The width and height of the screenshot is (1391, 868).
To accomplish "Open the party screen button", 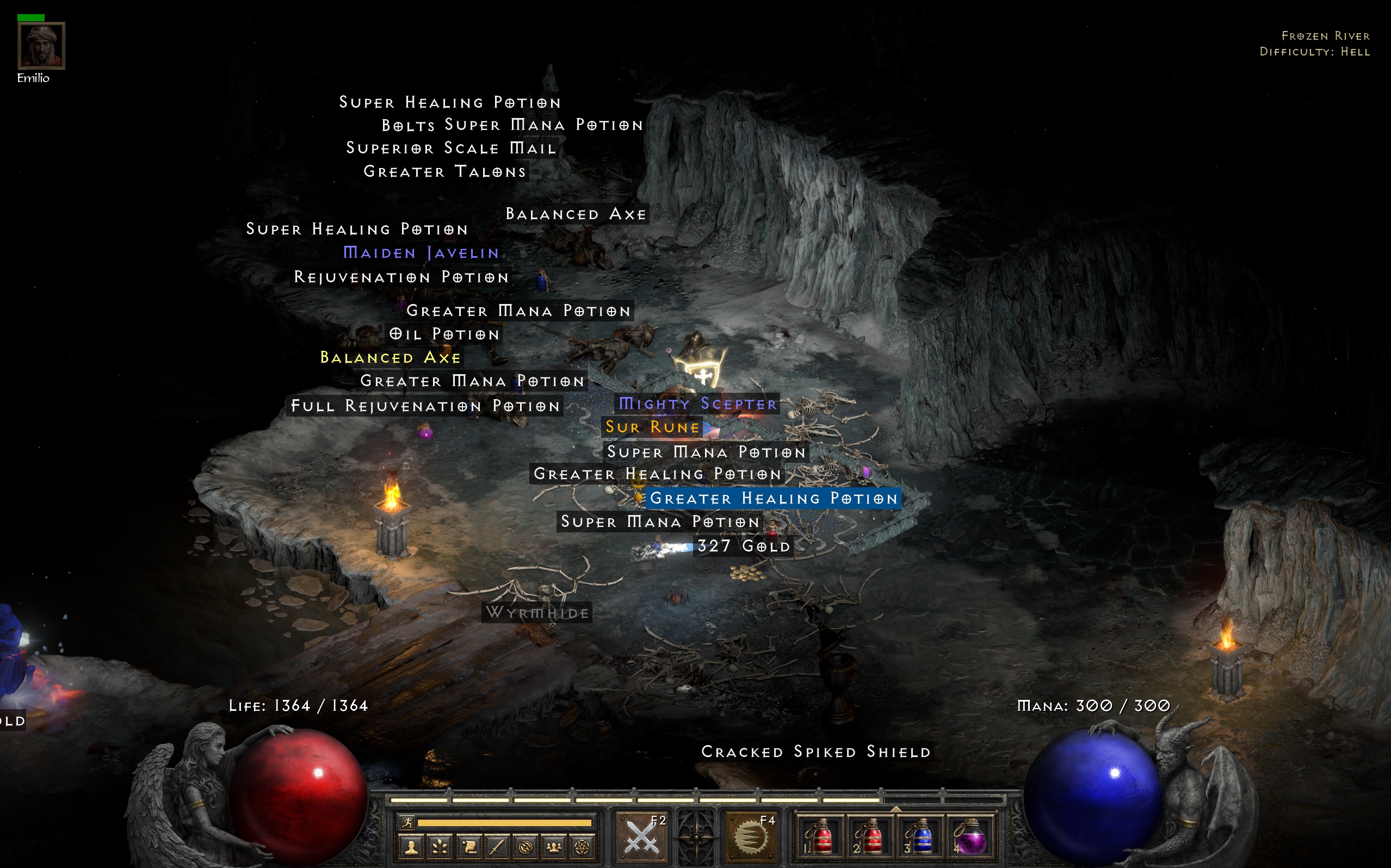I will point(553,847).
